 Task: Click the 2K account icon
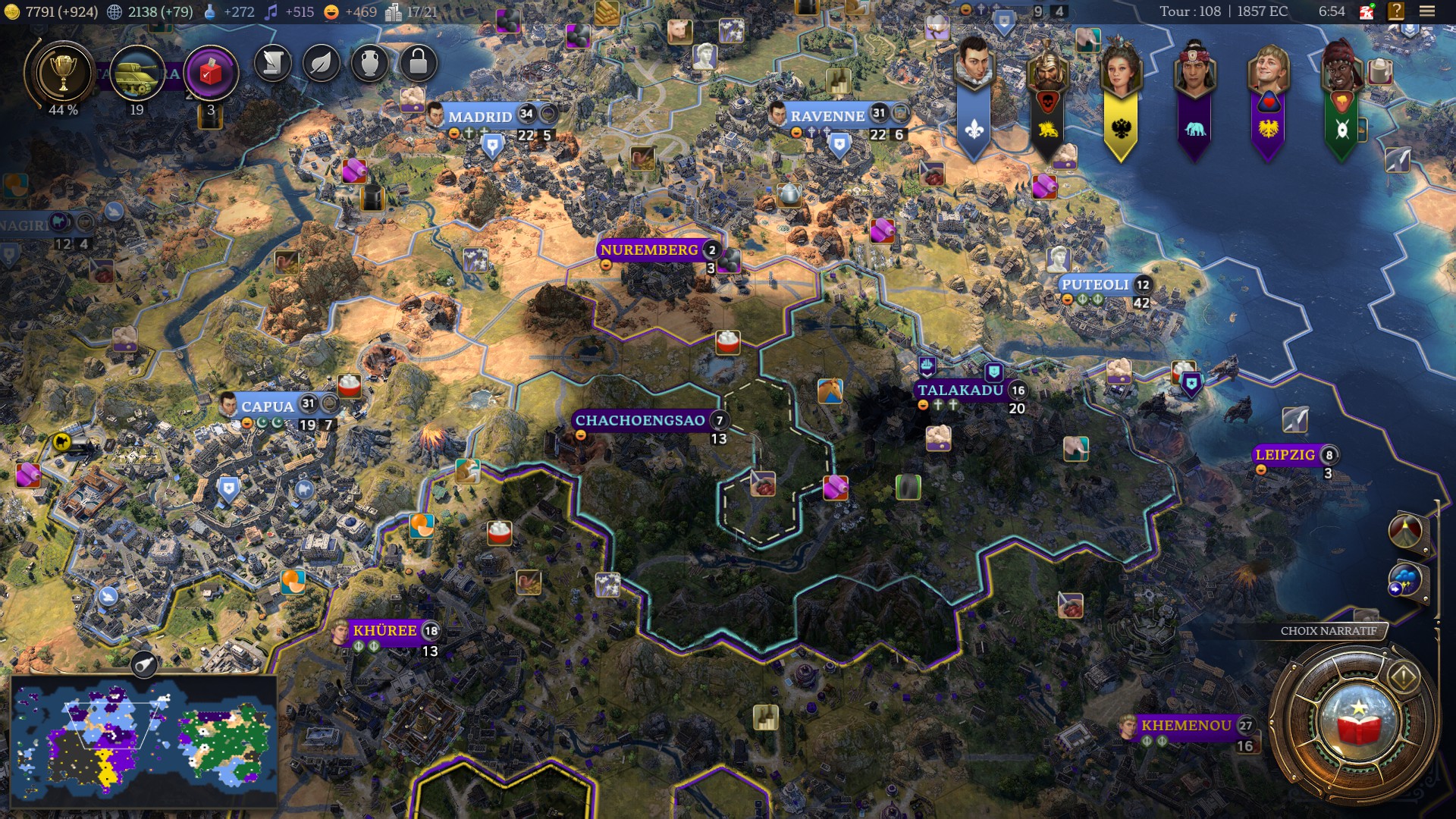pos(1367,11)
